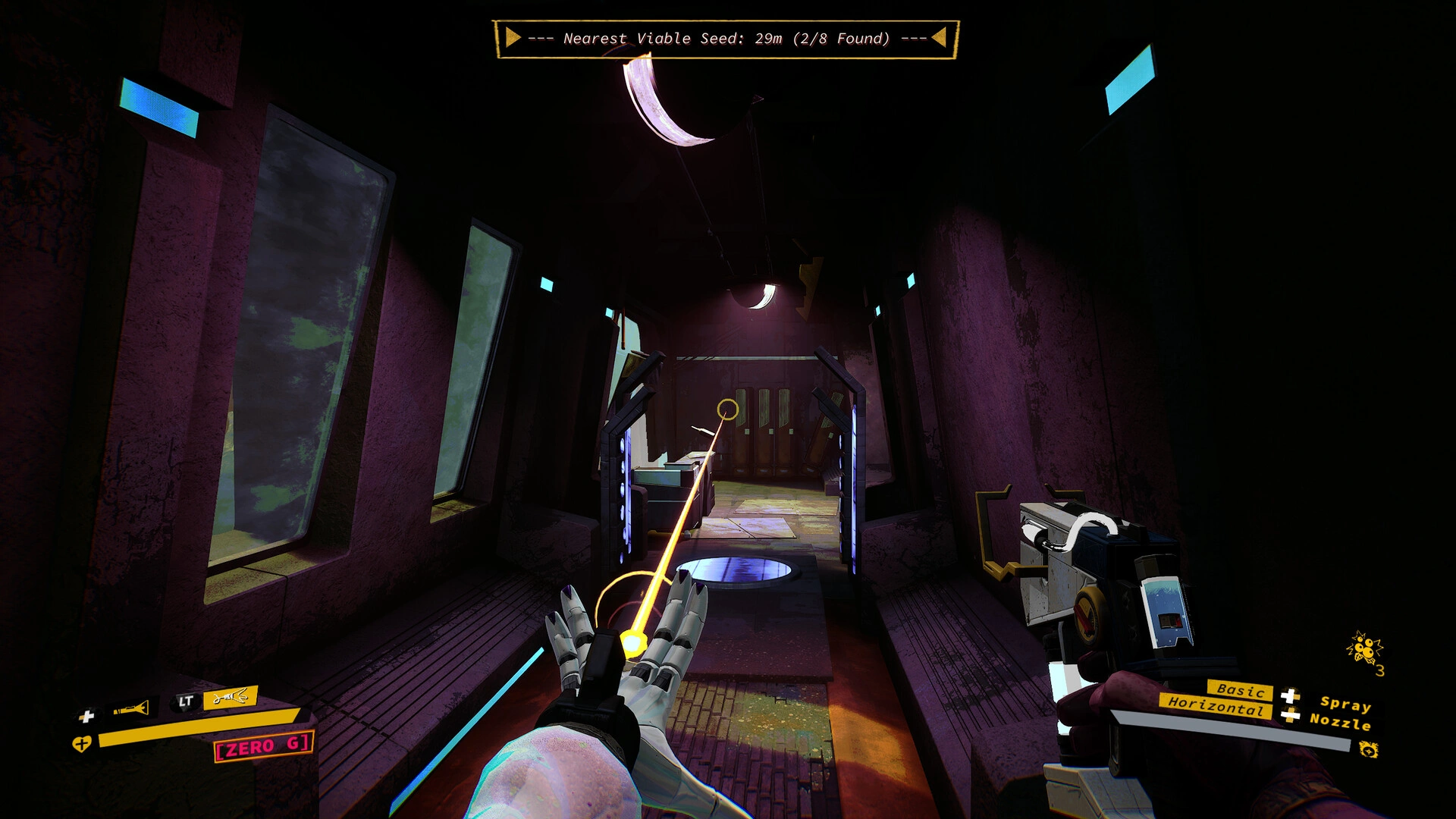Image resolution: width=1456 pixels, height=819 pixels.
Task: Activate the yellow grapple hand icon
Action: click(230, 697)
